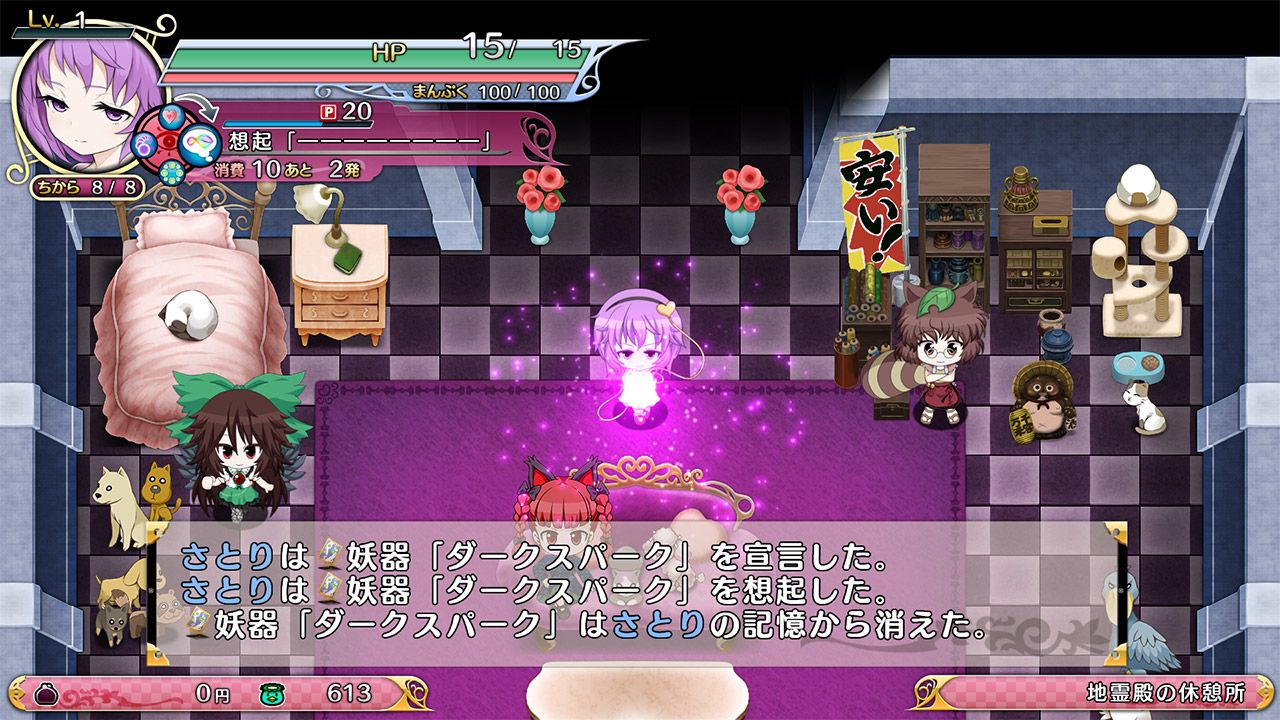Click the rainbow infinity skill icon
Screen dimensions: 1280x720
[201, 145]
